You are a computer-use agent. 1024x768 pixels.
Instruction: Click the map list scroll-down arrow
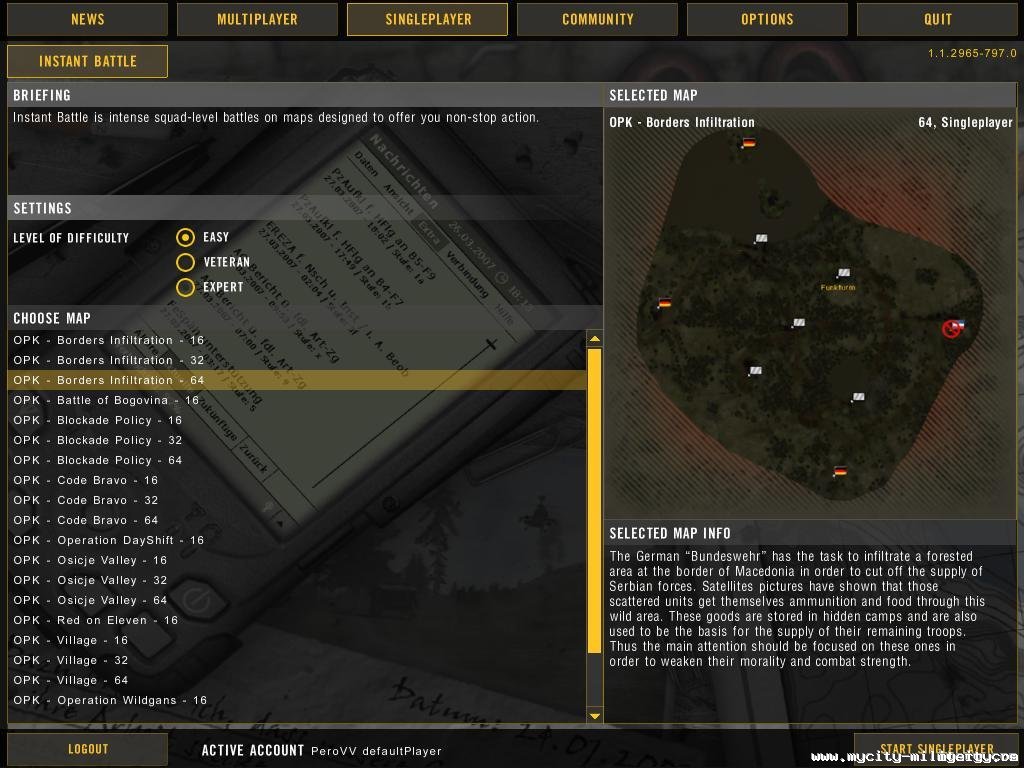point(595,715)
